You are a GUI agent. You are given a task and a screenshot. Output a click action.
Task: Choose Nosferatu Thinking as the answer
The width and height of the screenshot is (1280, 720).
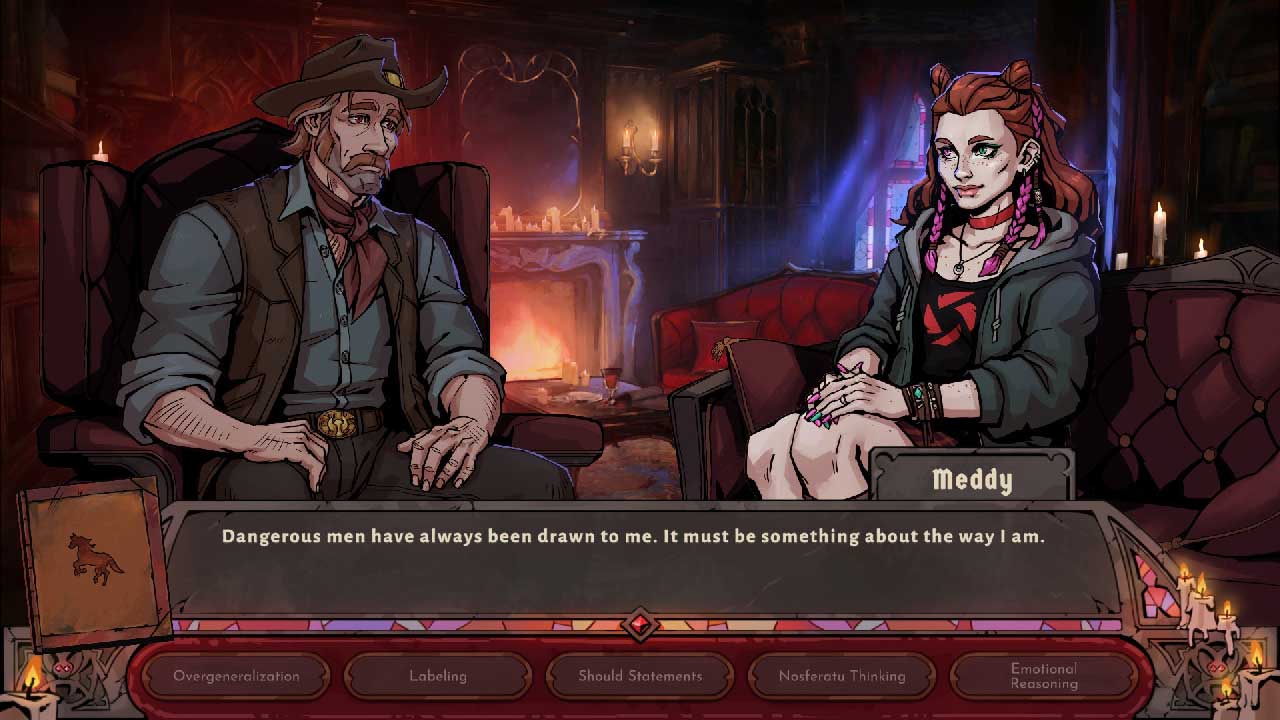842,676
